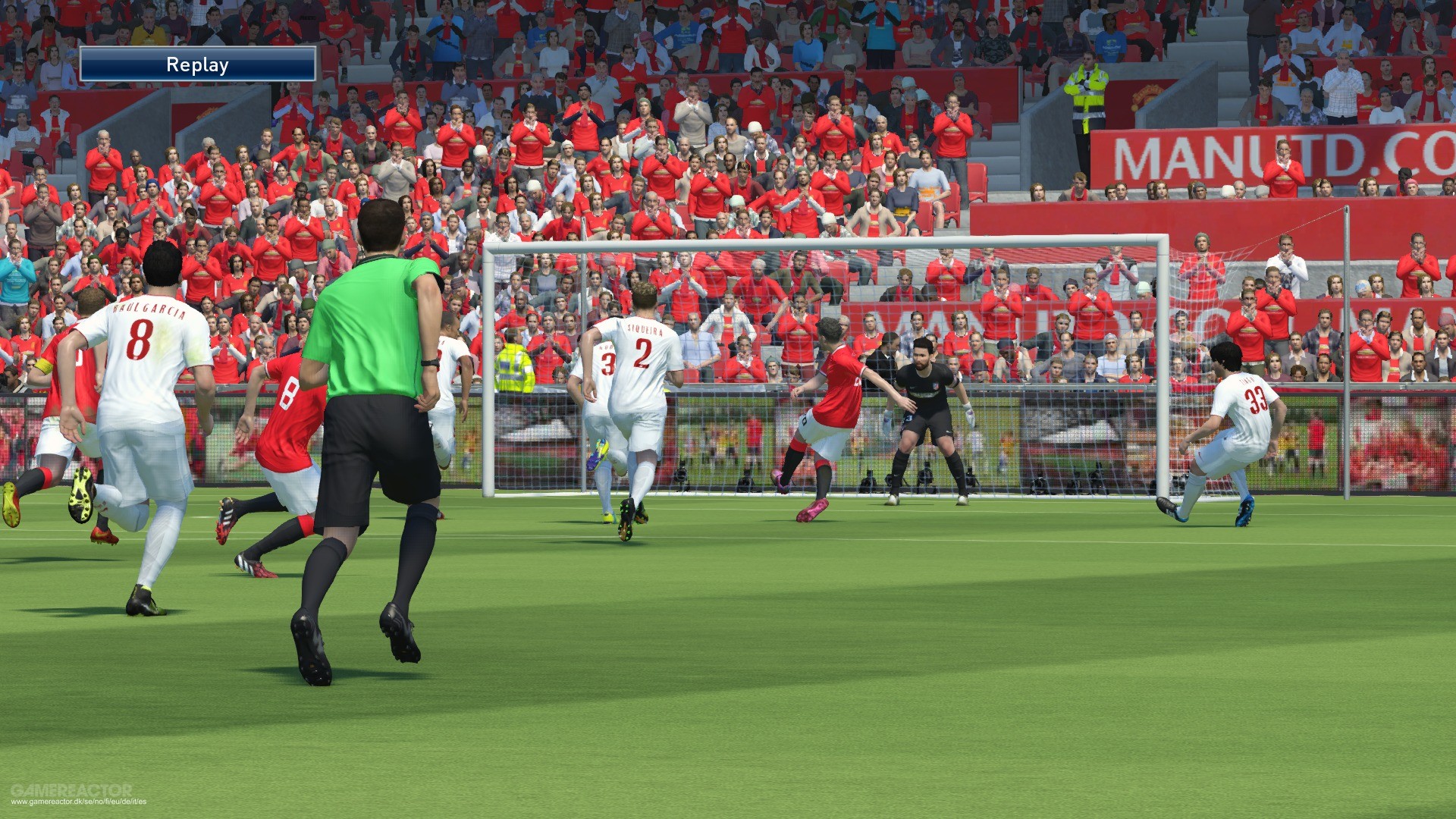
Task: Select the GAMEREACTOR watermark logo
Action: [73, 789]
